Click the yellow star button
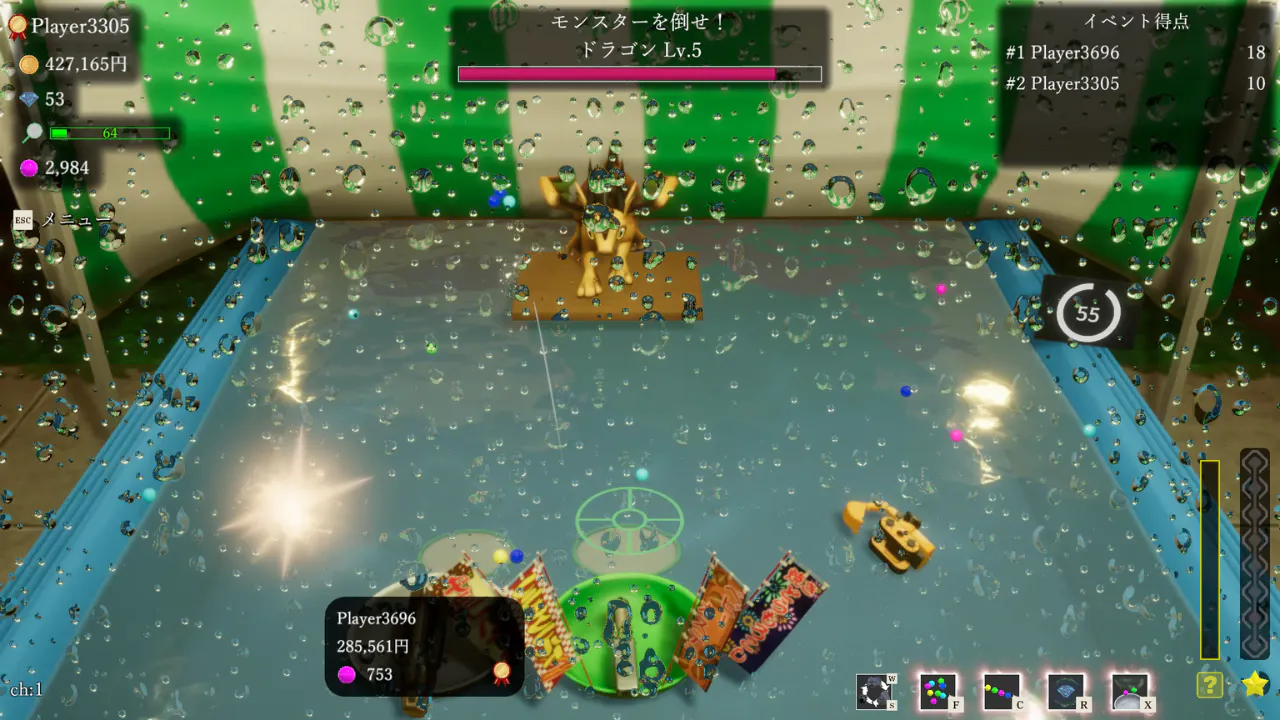Viewport: 1280px width, 720px height. [1255, 684]
